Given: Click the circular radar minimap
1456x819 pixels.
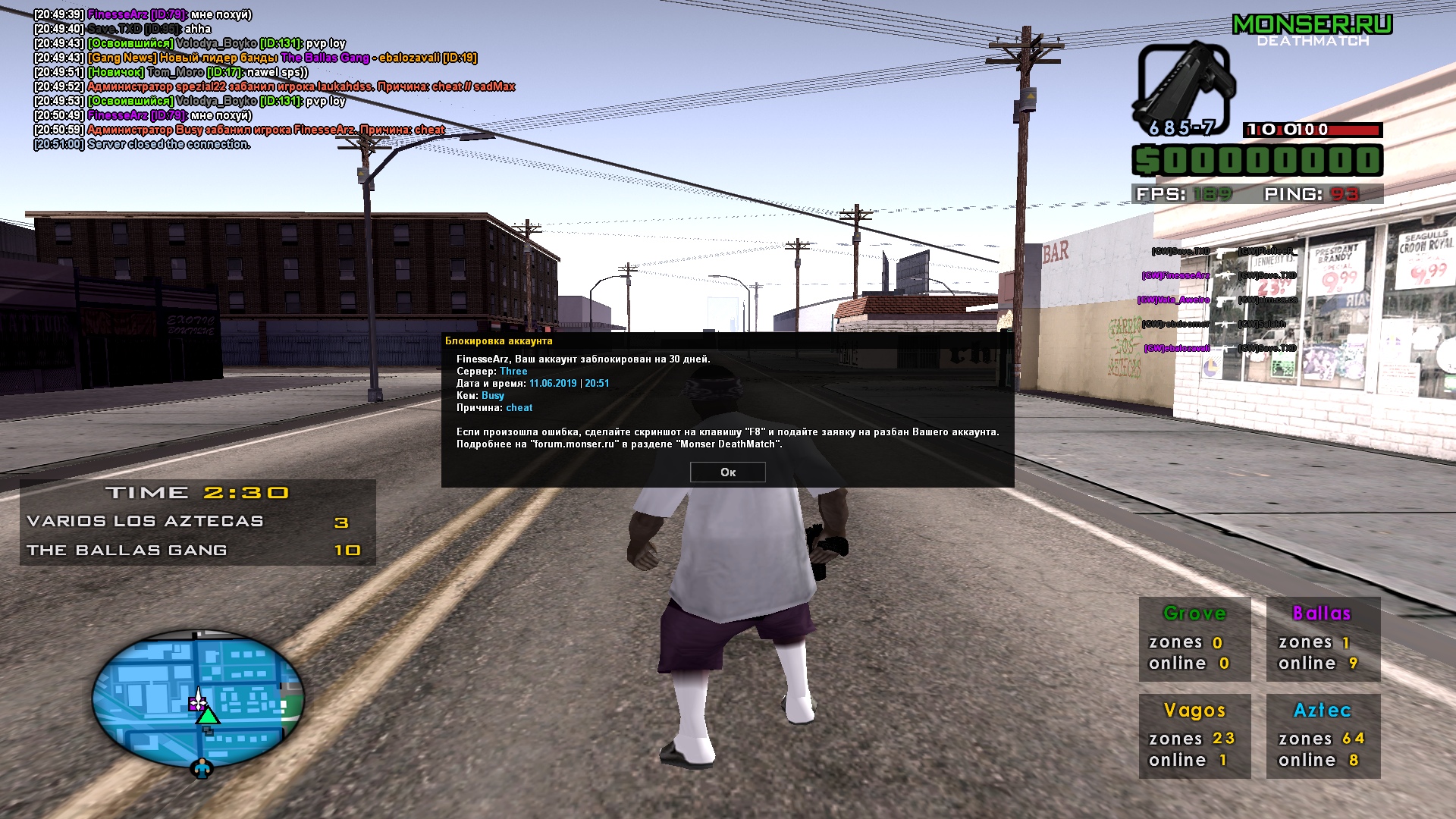Looking at the screenshot, I should tap(198, 699).
